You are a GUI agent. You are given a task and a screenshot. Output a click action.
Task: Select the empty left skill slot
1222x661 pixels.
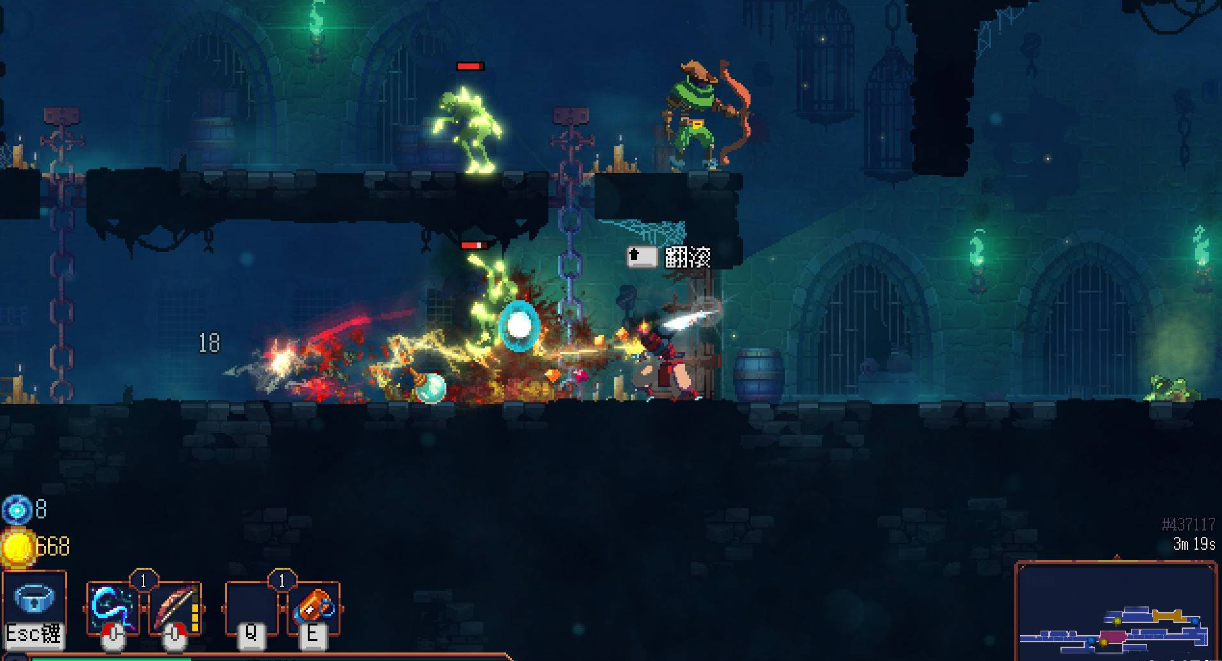point(252,608)
